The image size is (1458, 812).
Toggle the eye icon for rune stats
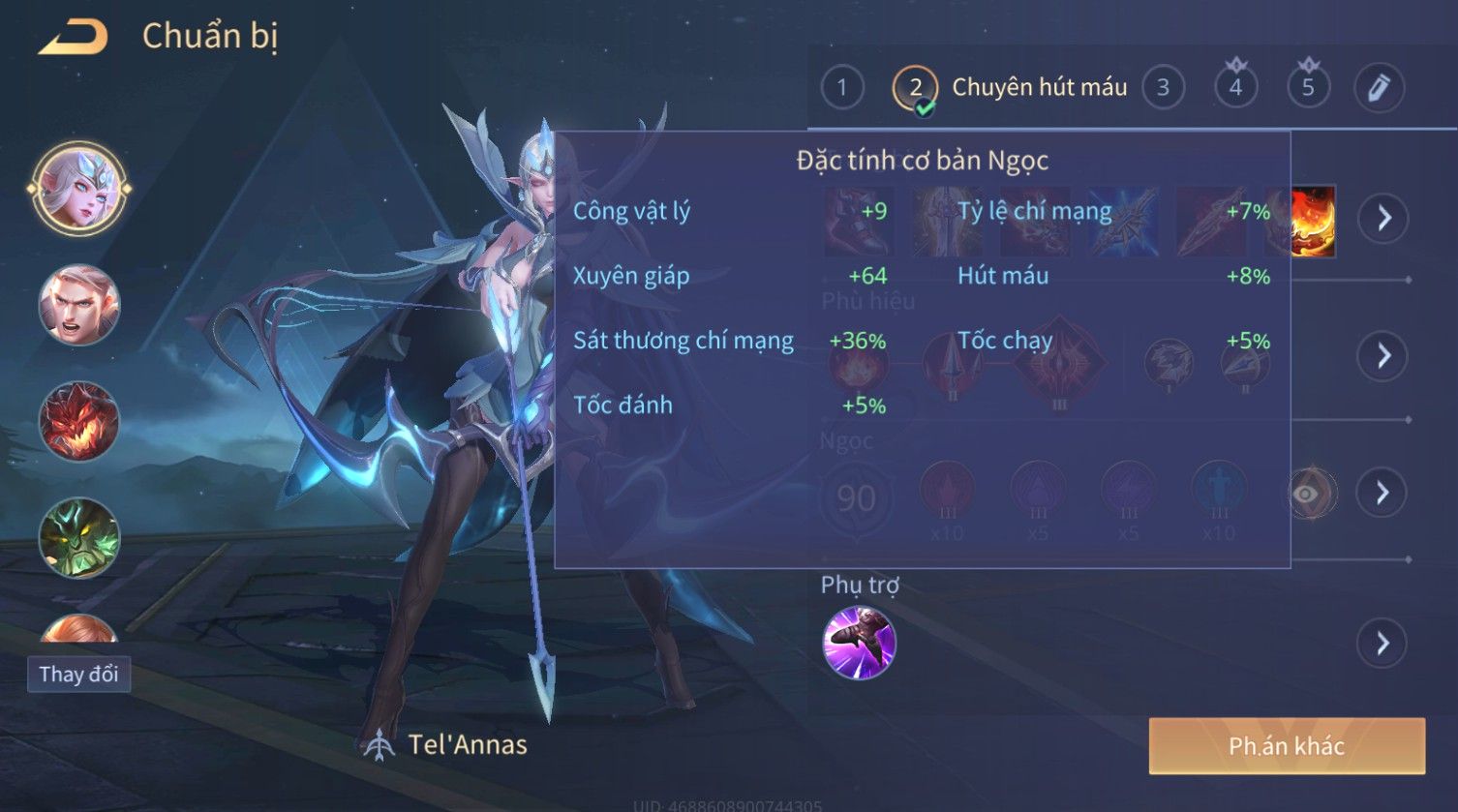click(x=1306, y=495)
